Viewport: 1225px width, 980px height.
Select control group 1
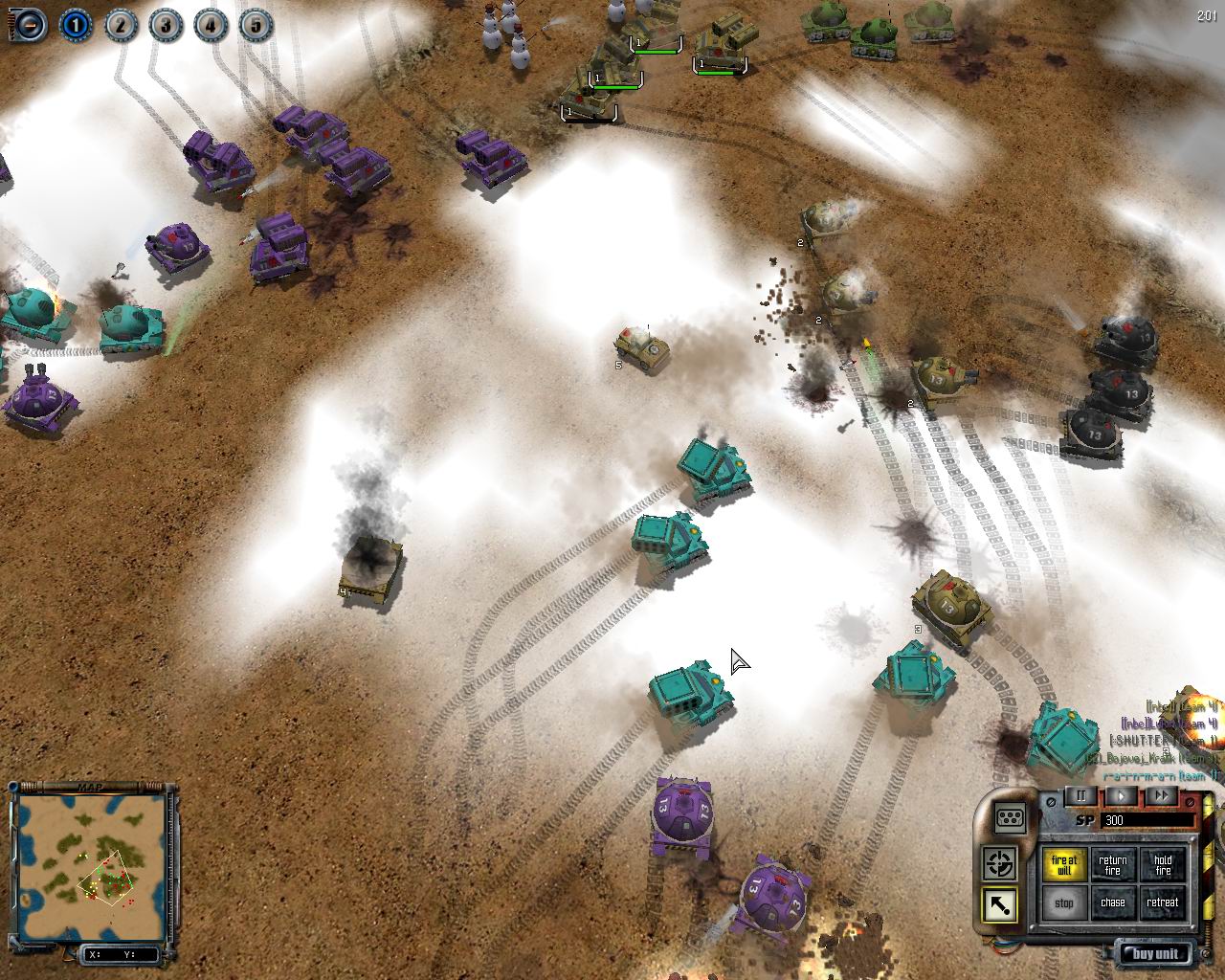[x=76, y=24]
